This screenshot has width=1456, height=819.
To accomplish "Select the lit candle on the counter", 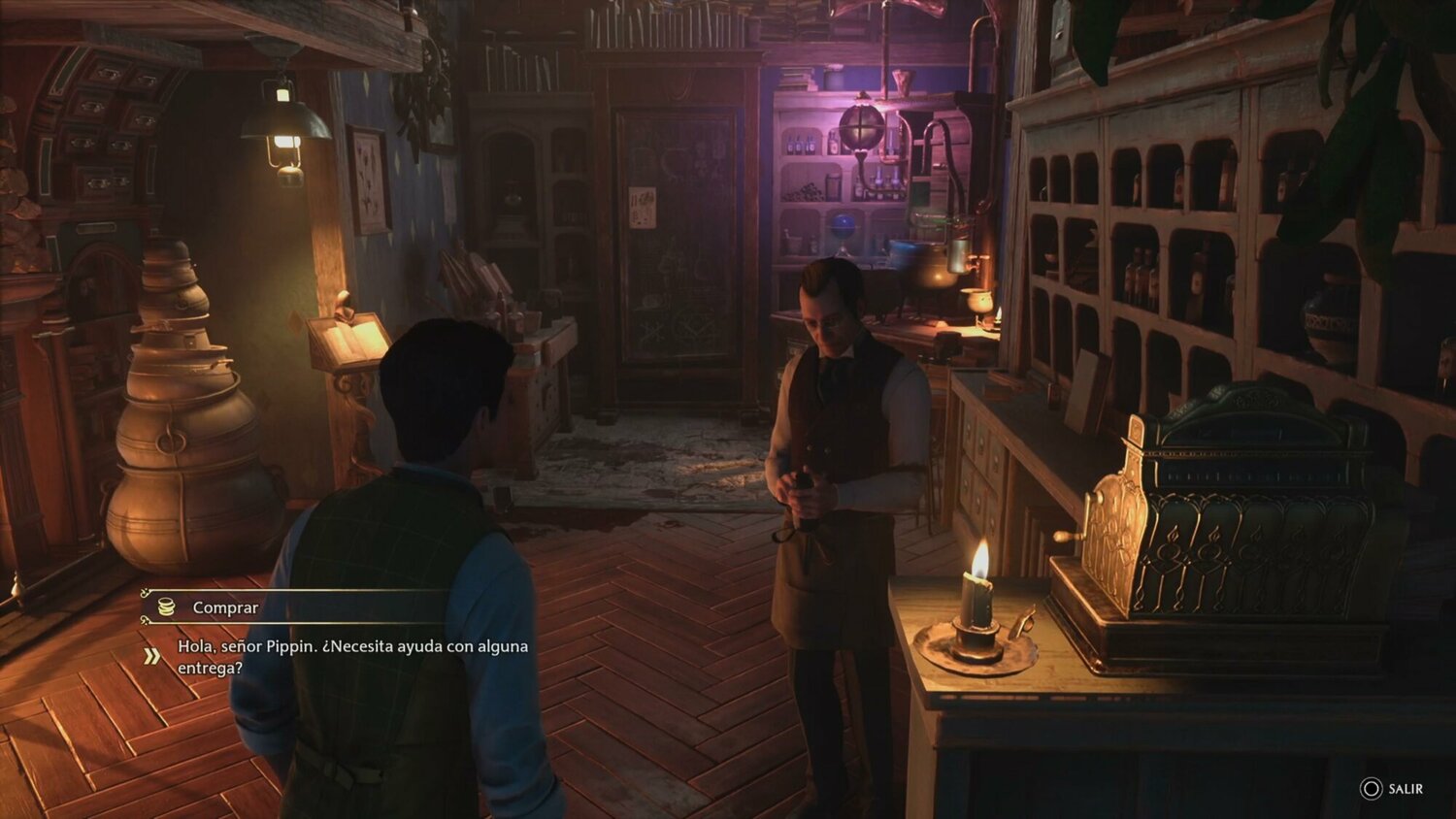I will point(976,597).
